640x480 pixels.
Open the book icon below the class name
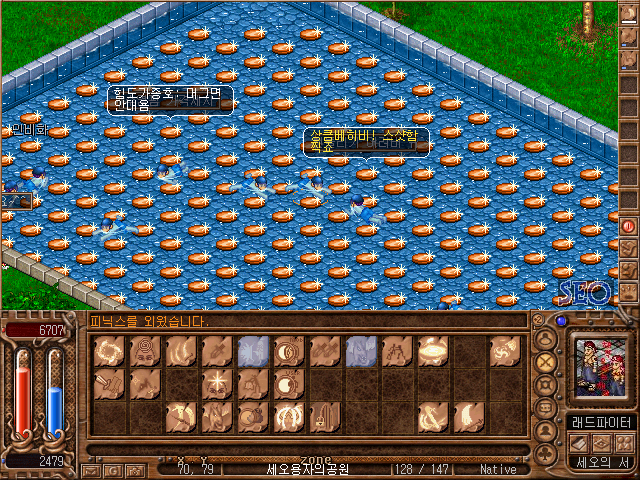coord(580,443)
